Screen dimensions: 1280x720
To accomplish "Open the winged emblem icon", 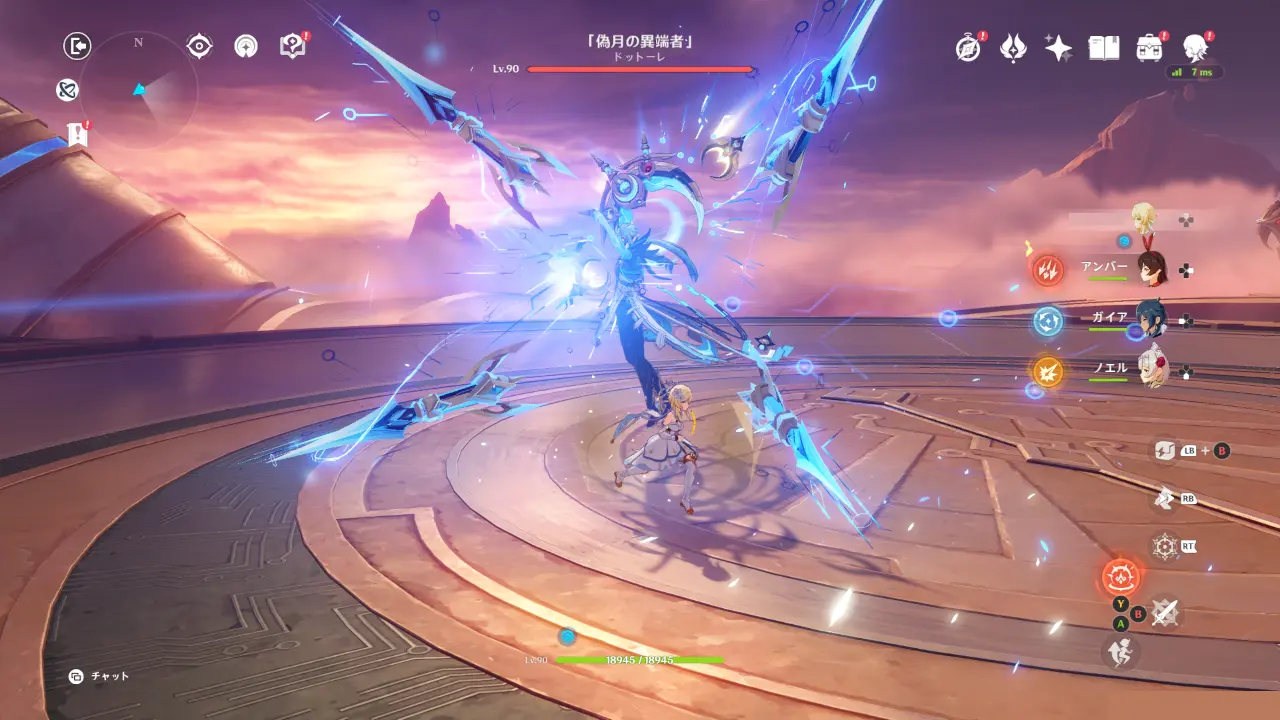I will (1013, 48).
